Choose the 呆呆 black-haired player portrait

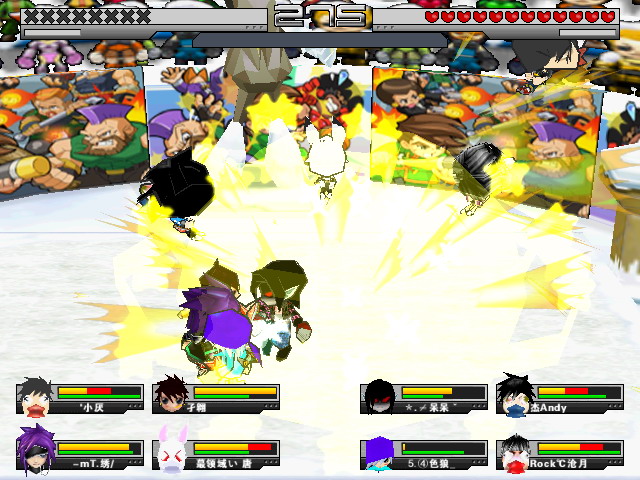(x=379, y=396)
